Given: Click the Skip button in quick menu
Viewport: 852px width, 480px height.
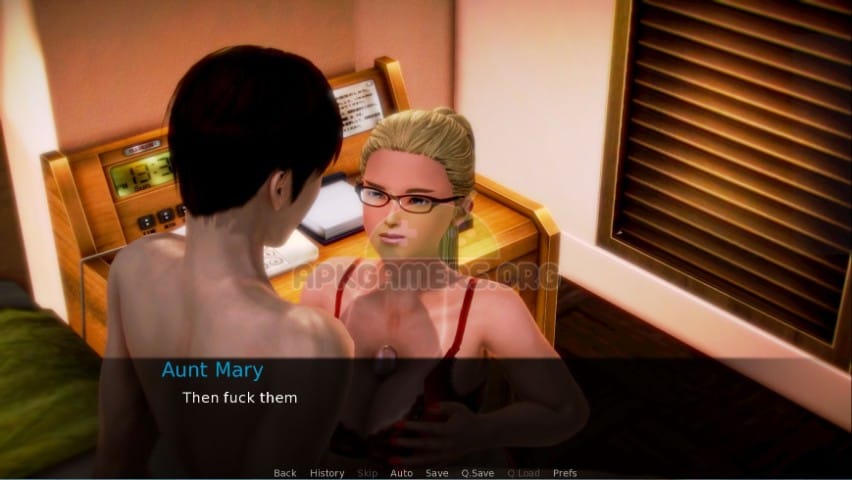Looking at the screenshot, I should 367,473.
